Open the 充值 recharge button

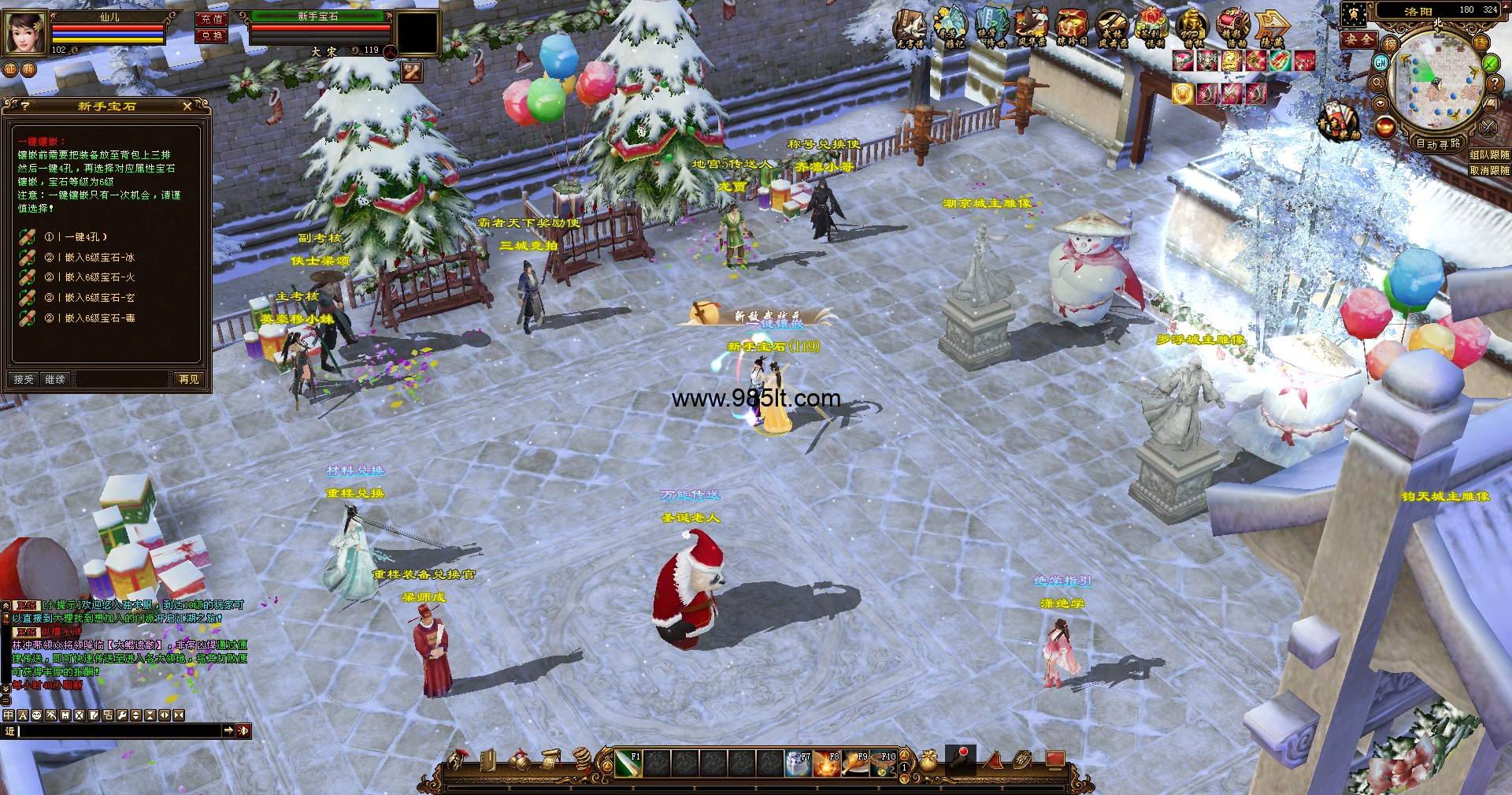coord(211,19)
